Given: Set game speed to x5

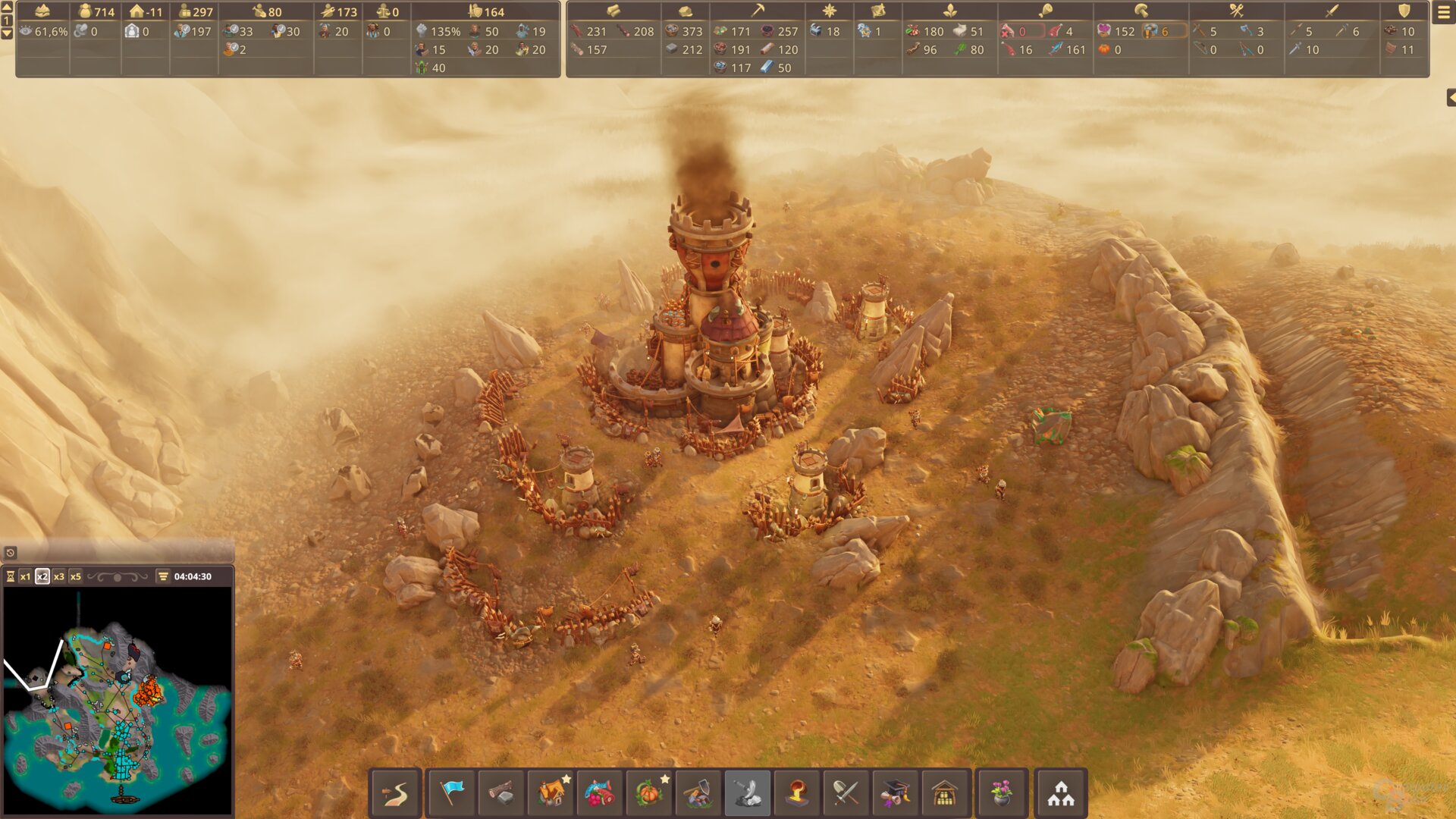Looking at the screenshot, I should pyautogui.click(x=76, y=576).
